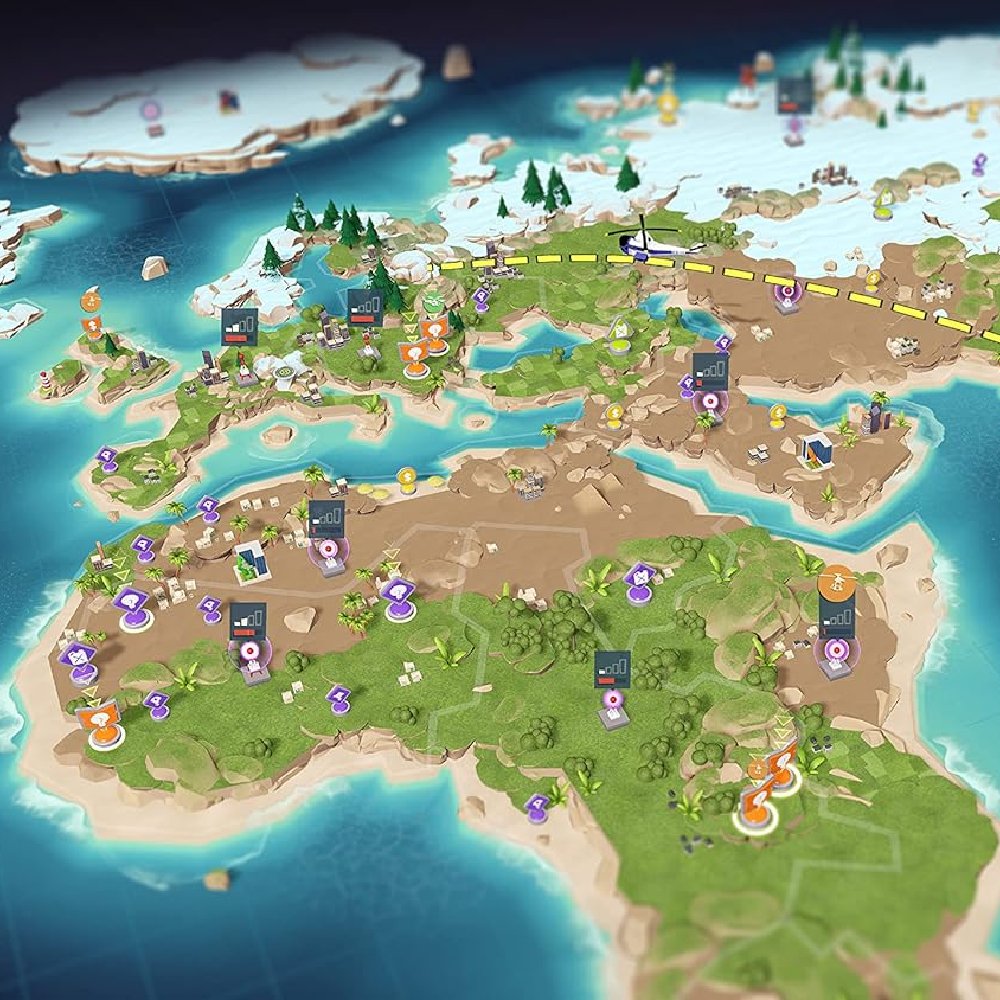Select the padlocked pink marker on the dashed route
Screen dimensions: 1000x1000
pyautogui.click(x=788, y=291)
